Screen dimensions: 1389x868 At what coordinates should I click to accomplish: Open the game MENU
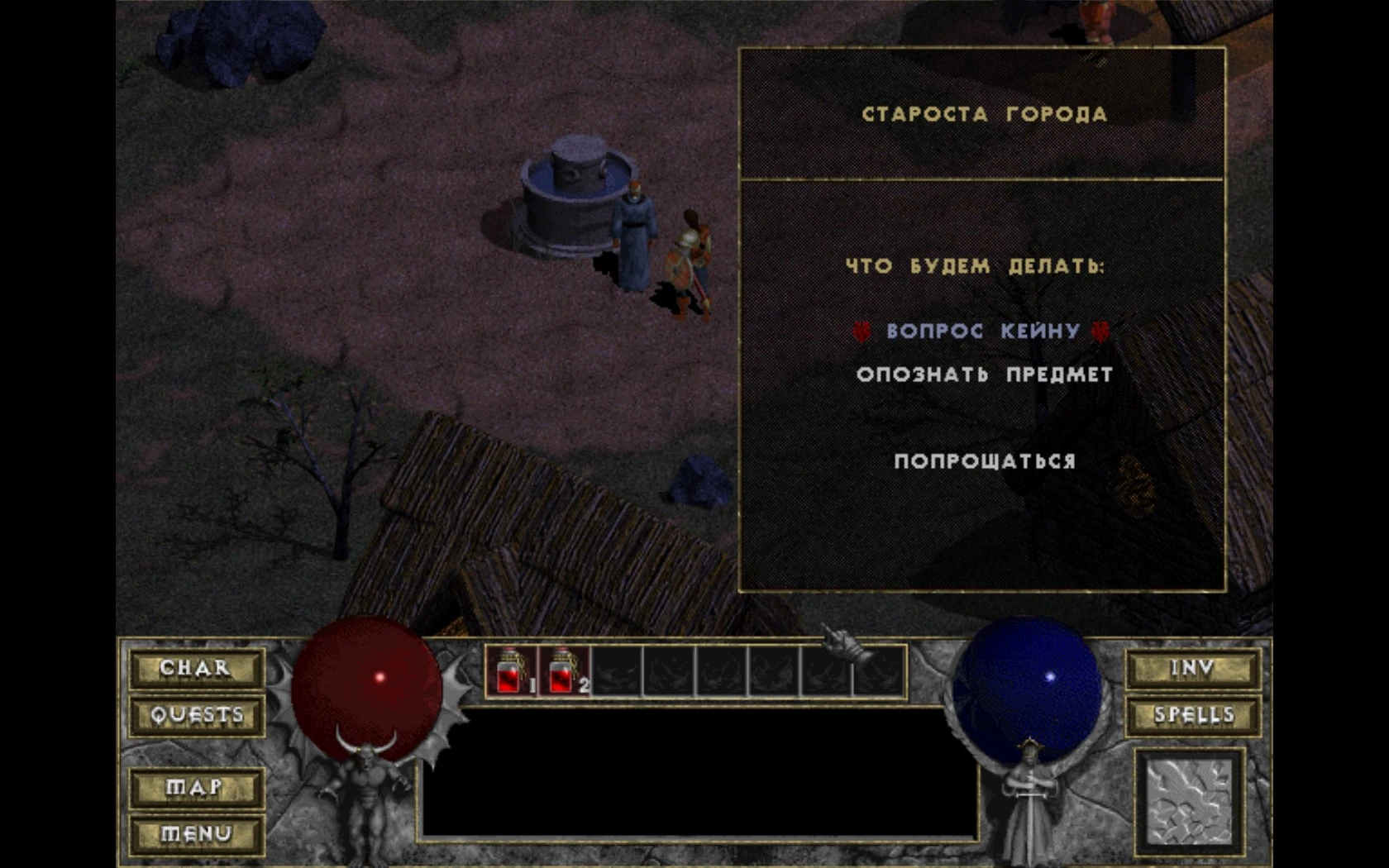point(195,834)
